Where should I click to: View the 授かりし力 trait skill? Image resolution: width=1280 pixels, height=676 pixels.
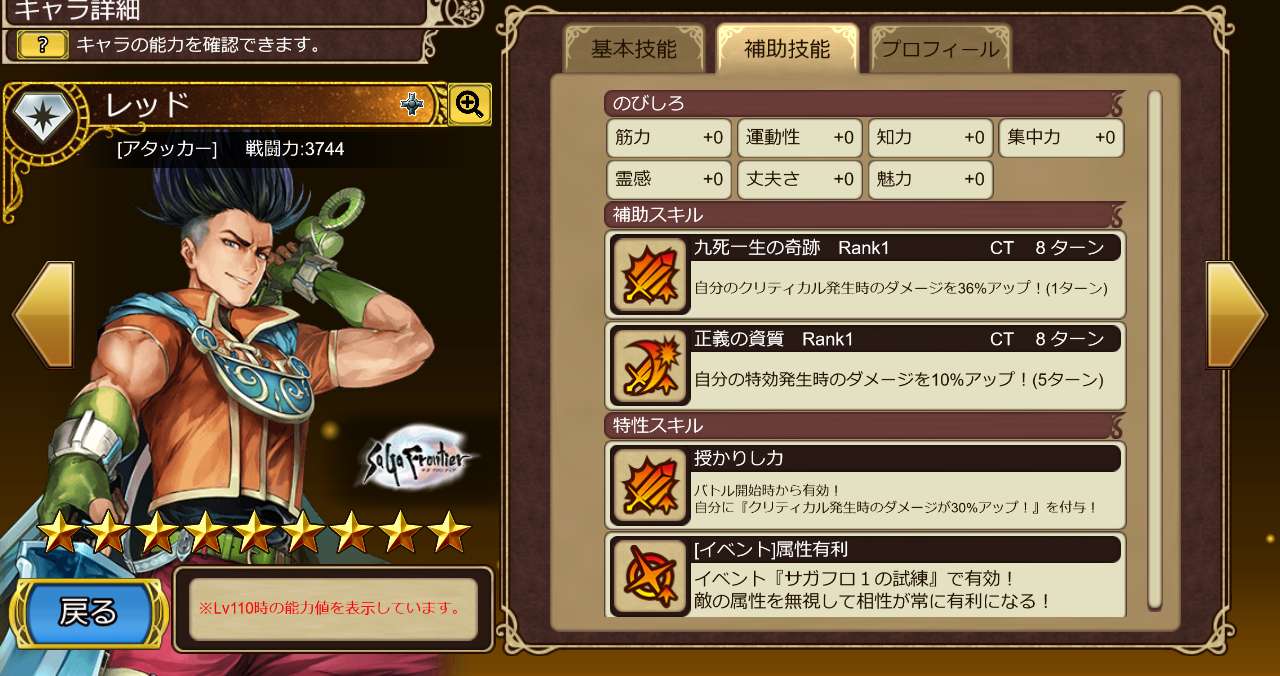[865, 484]
